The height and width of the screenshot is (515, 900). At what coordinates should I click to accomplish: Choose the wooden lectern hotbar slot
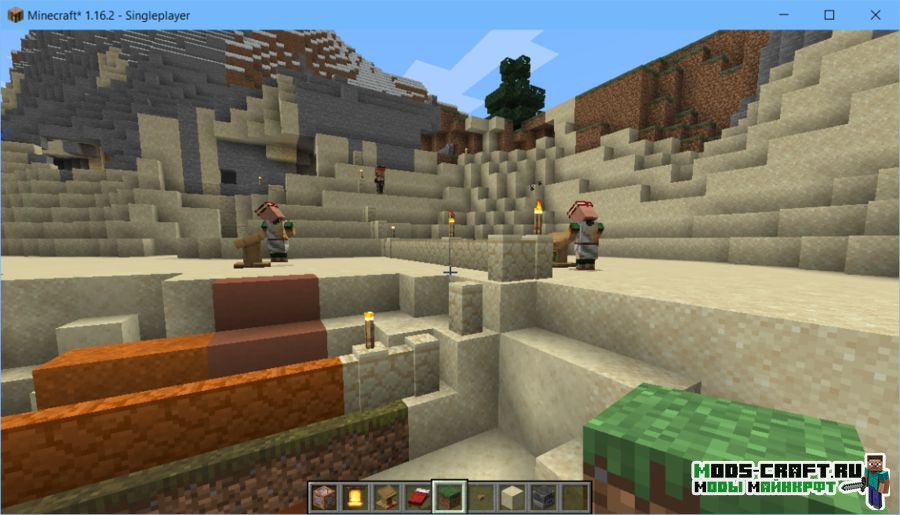click(384, 497)
